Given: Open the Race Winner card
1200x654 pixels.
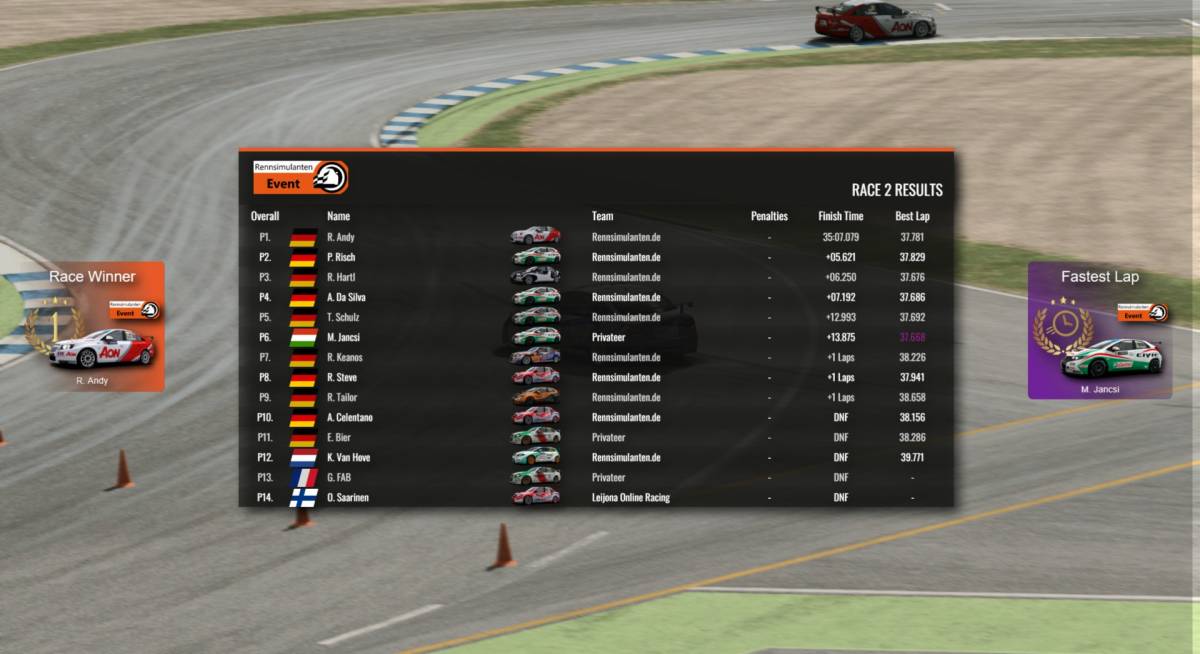Looking at the screenshot, I should (92, 327).
